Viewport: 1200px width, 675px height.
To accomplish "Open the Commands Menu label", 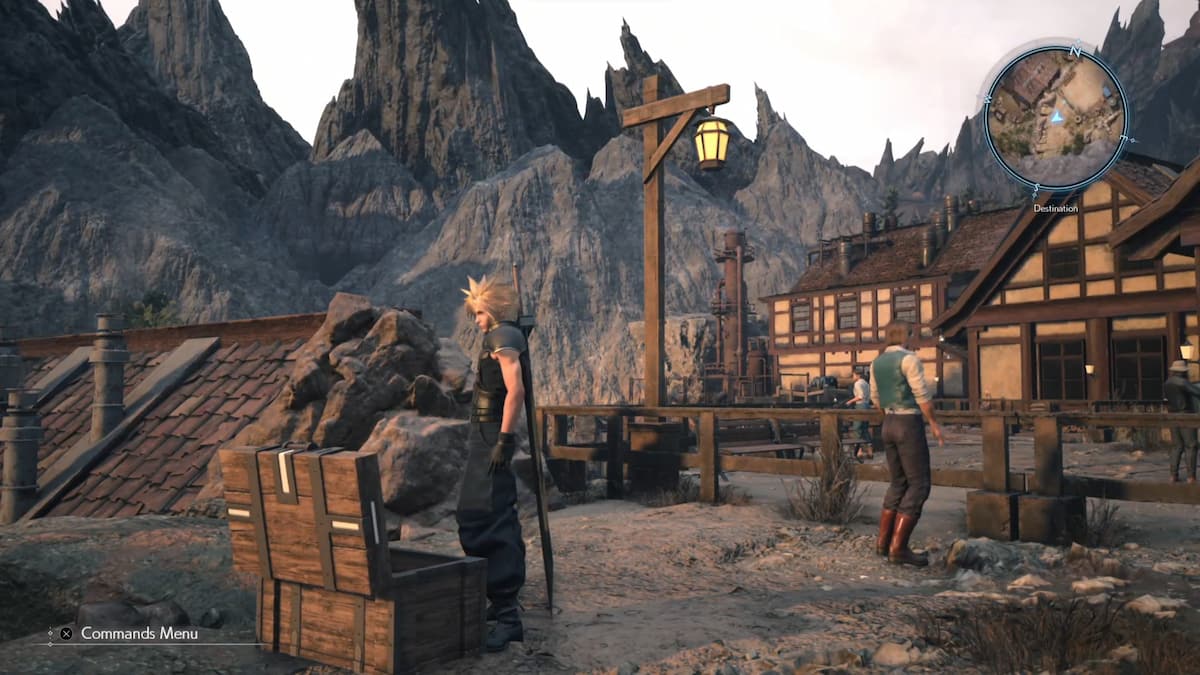I will [139, 633].
